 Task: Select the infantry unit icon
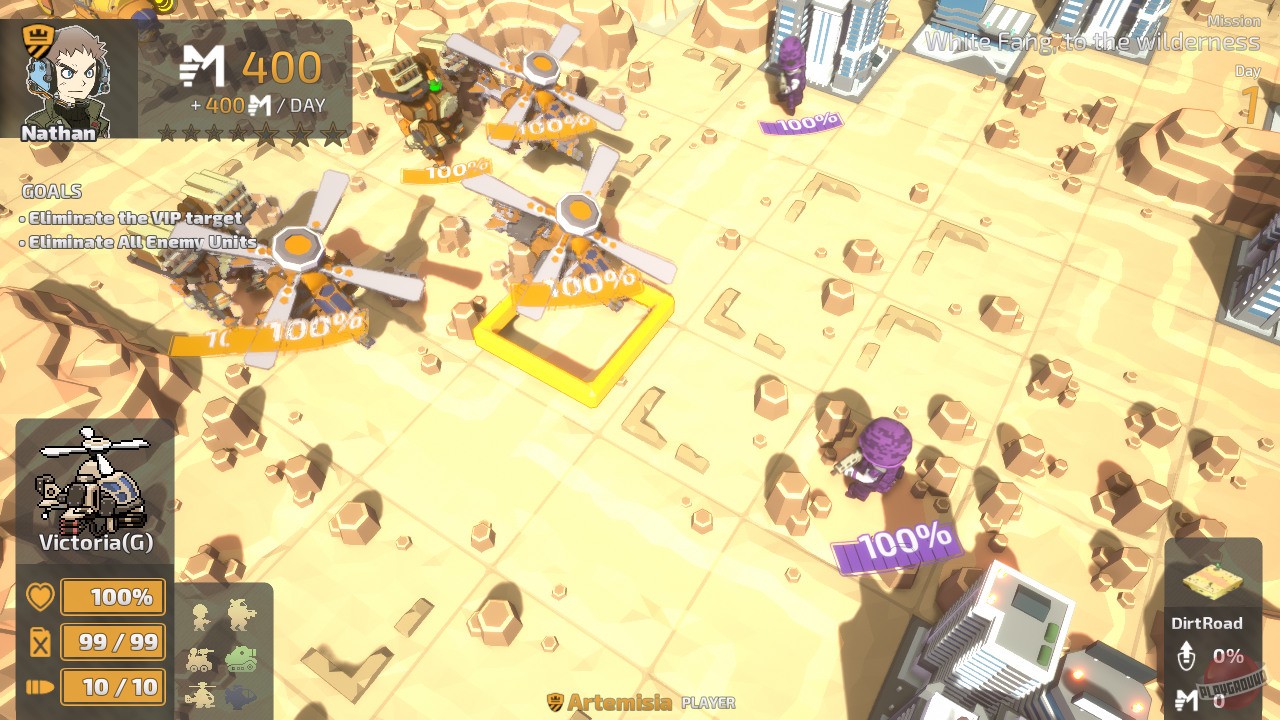click(200, 617)
